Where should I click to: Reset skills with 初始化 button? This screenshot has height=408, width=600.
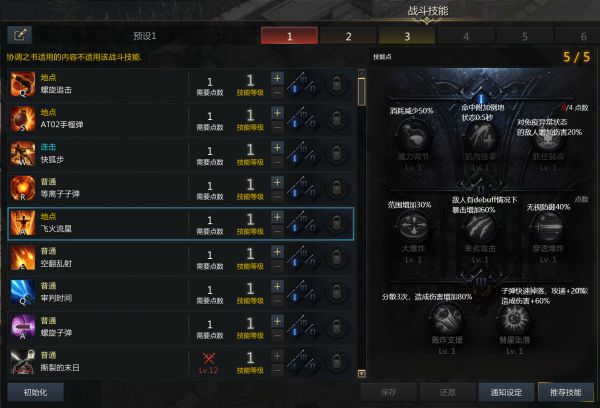pos(35,391)
